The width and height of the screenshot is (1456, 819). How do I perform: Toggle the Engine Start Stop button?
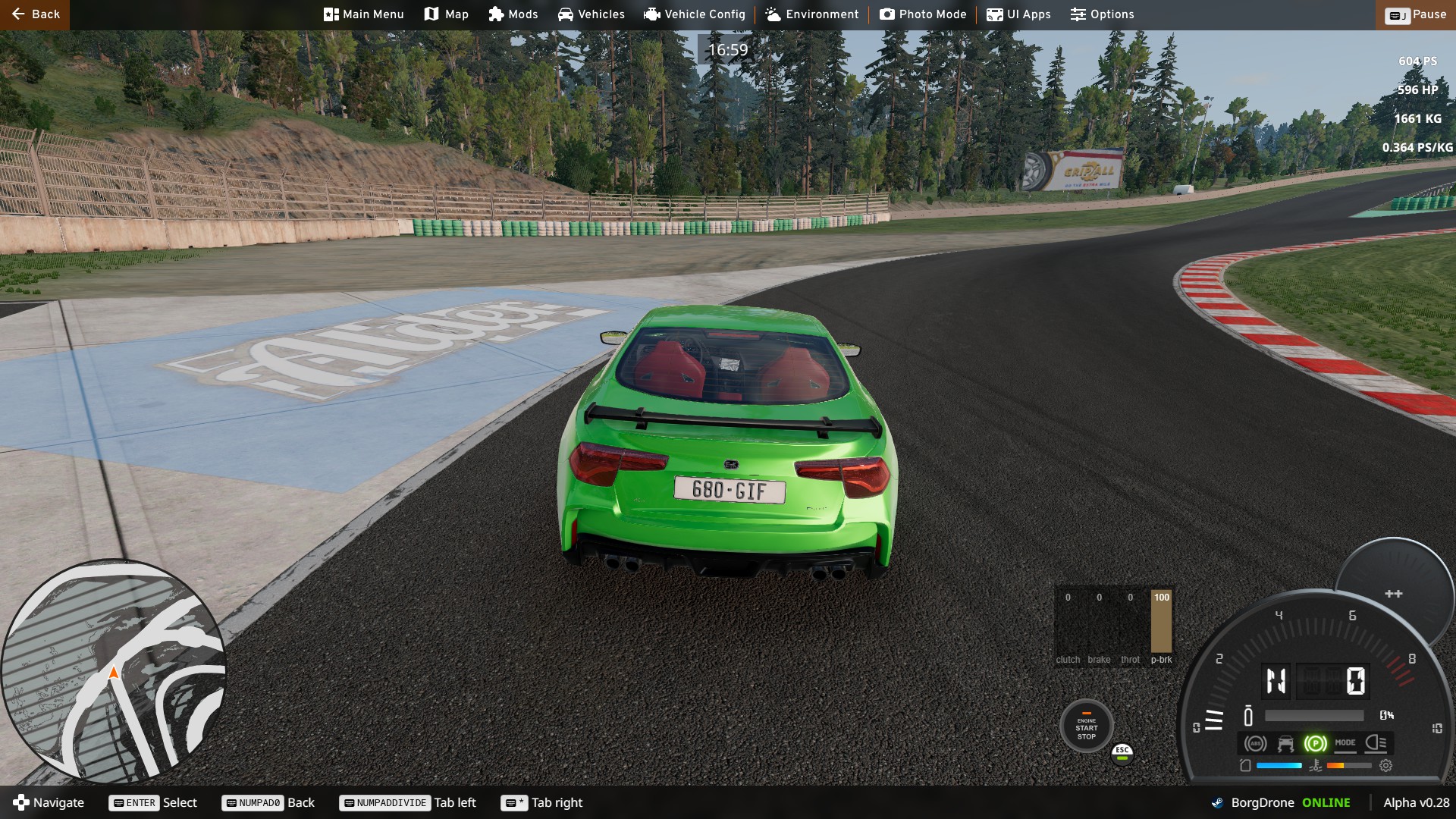[x=1086, y=727]
